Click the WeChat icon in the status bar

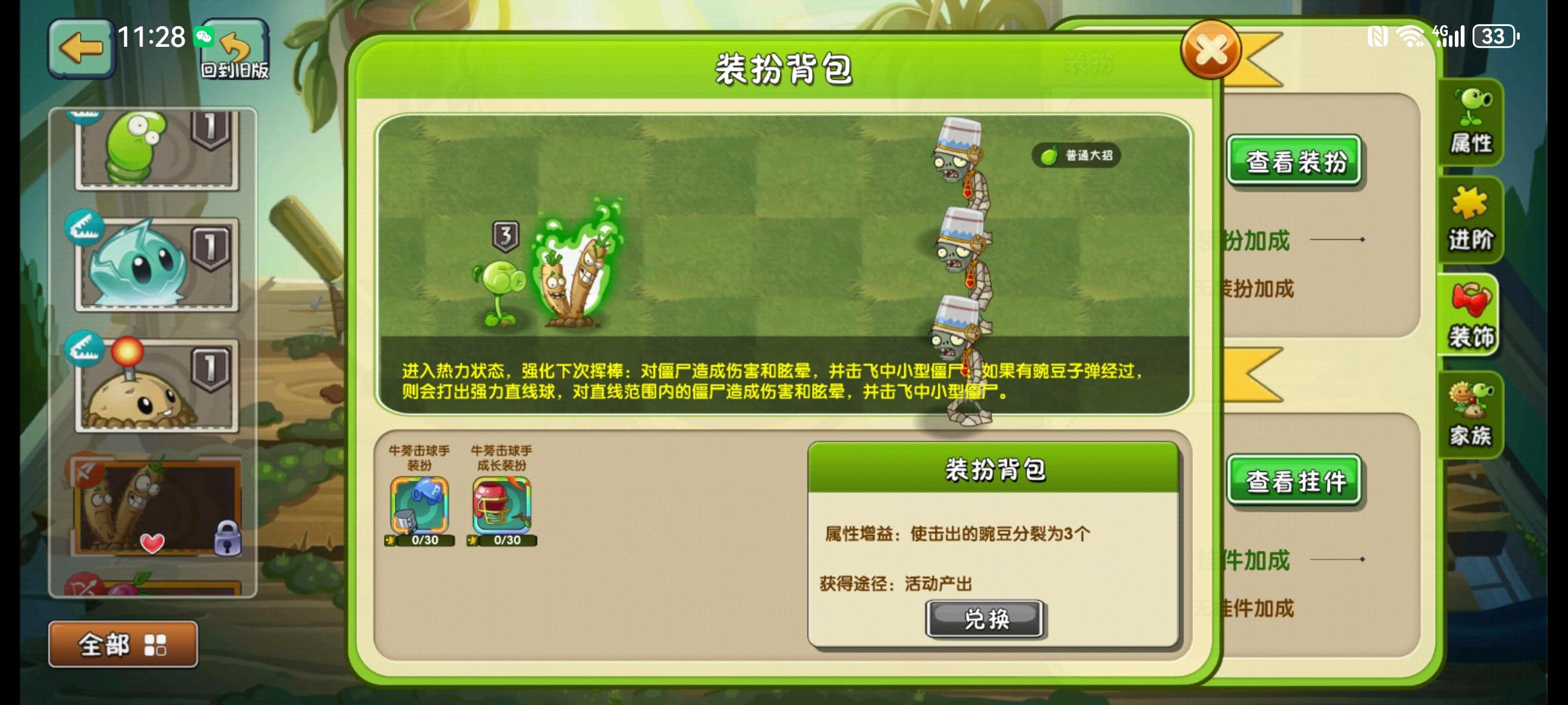pos(205,37)
